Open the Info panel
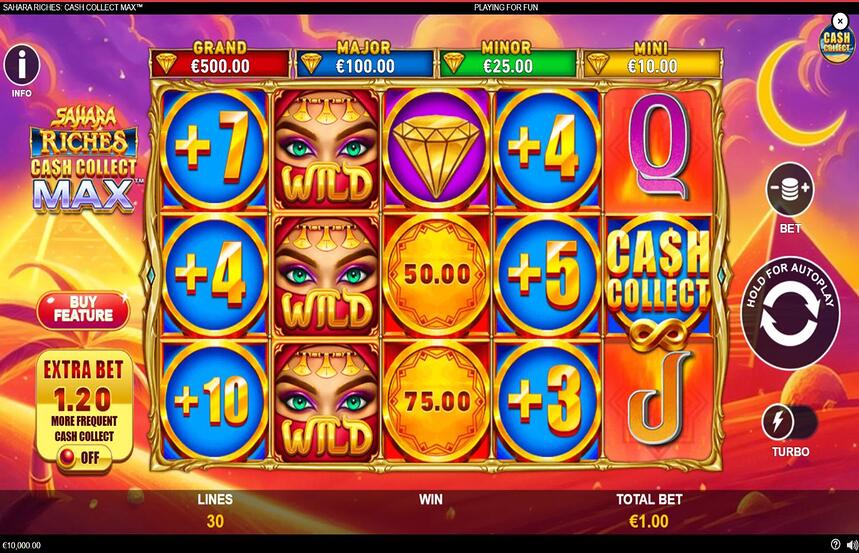This screenshot has width=859, height=553. [x=21, y=65]
